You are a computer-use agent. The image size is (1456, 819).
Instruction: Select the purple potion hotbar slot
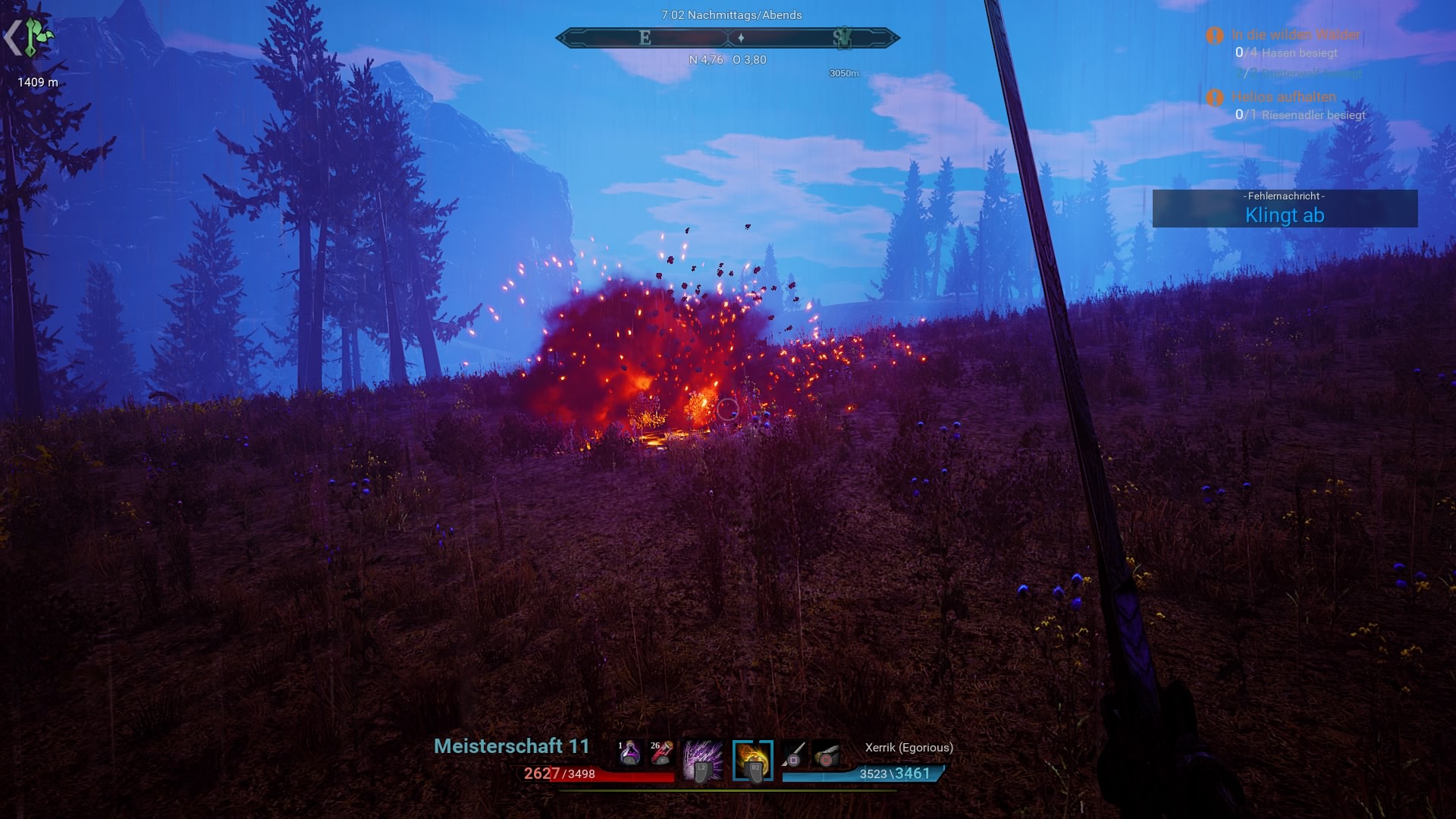629,753
